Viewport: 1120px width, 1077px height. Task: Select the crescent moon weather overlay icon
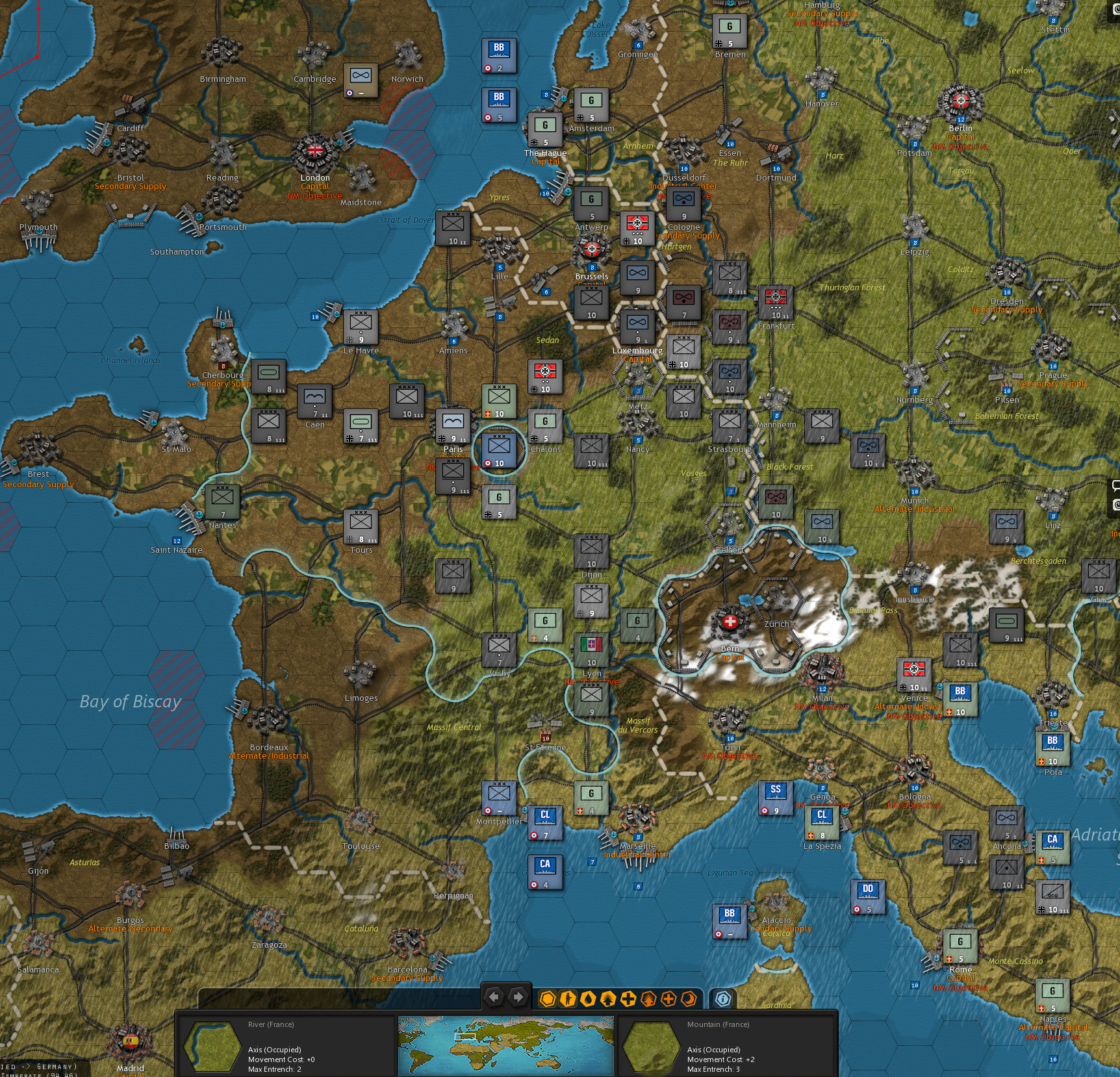[x=687, y=999]
